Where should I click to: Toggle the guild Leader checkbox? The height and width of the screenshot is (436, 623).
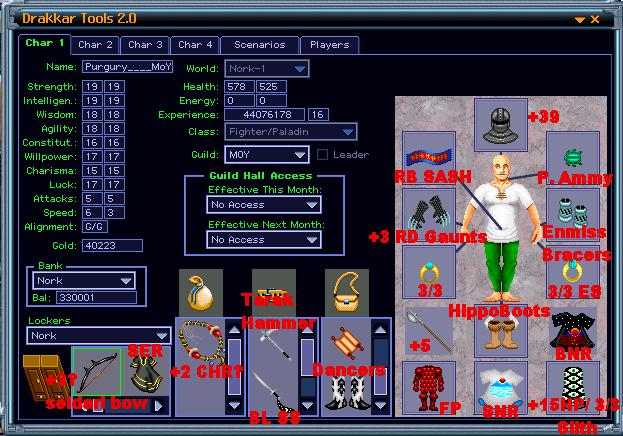click(x=322, y=155)
